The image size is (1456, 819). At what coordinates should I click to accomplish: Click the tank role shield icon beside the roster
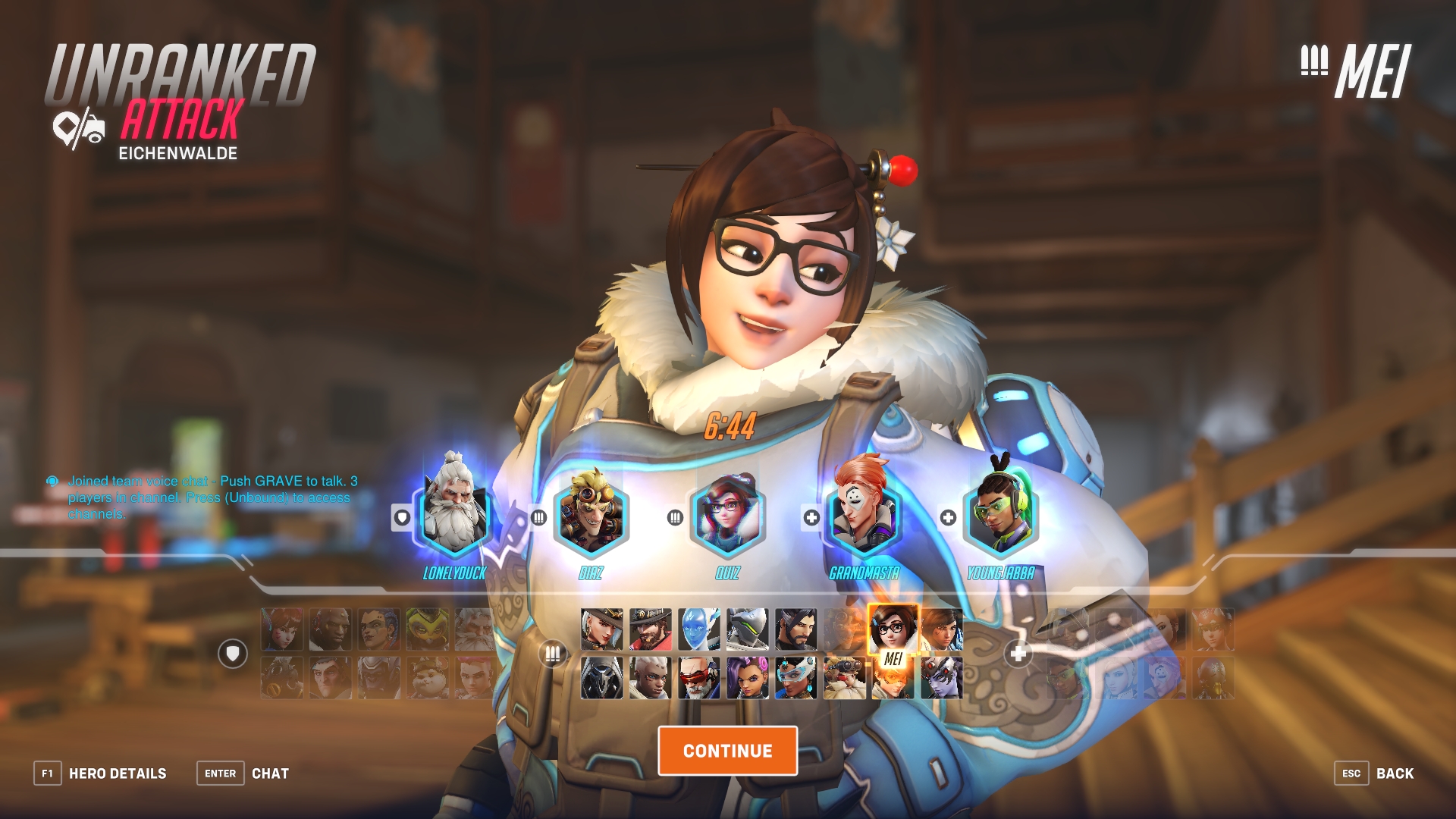(233, 653)
